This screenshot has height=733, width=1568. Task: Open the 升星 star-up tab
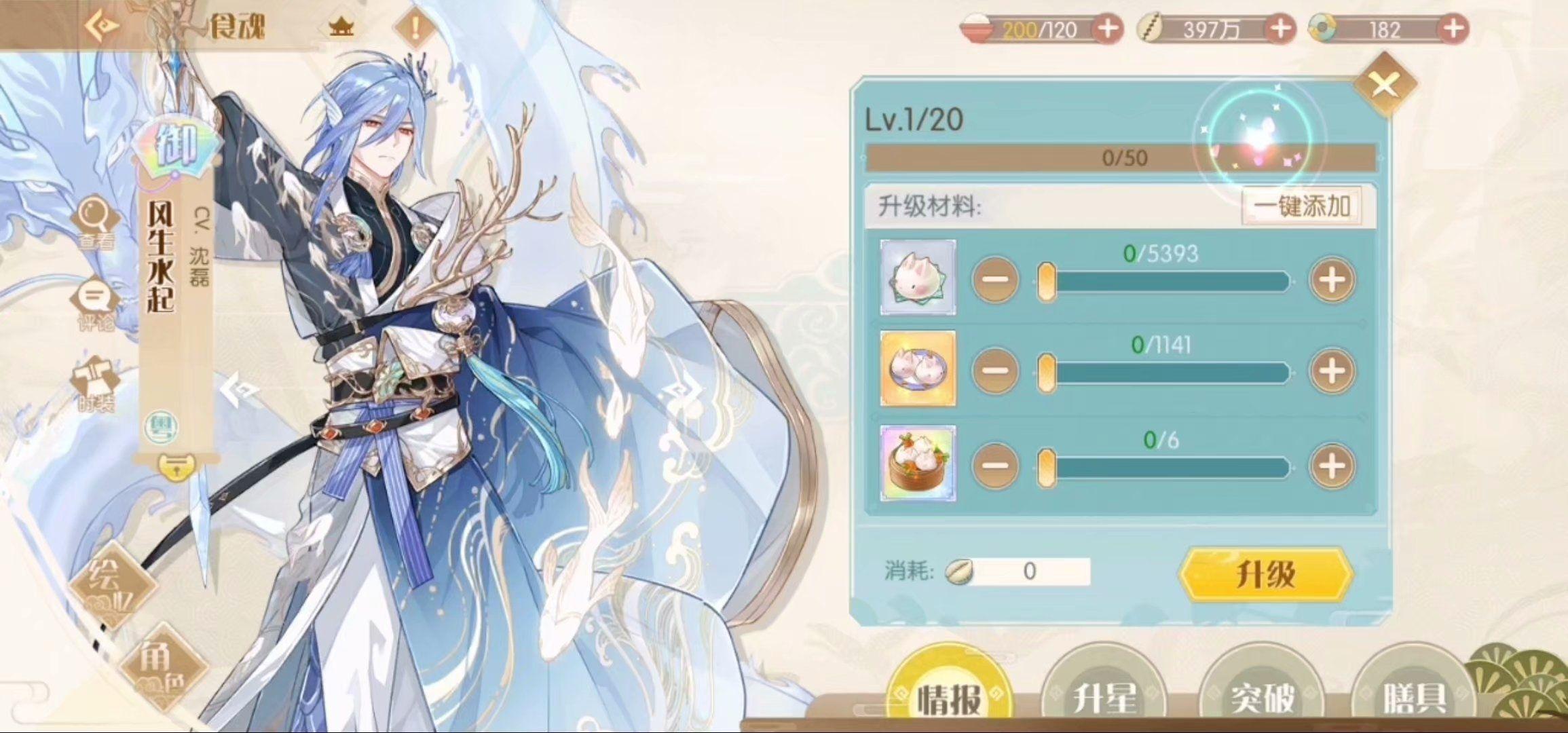coord(1104,697)
